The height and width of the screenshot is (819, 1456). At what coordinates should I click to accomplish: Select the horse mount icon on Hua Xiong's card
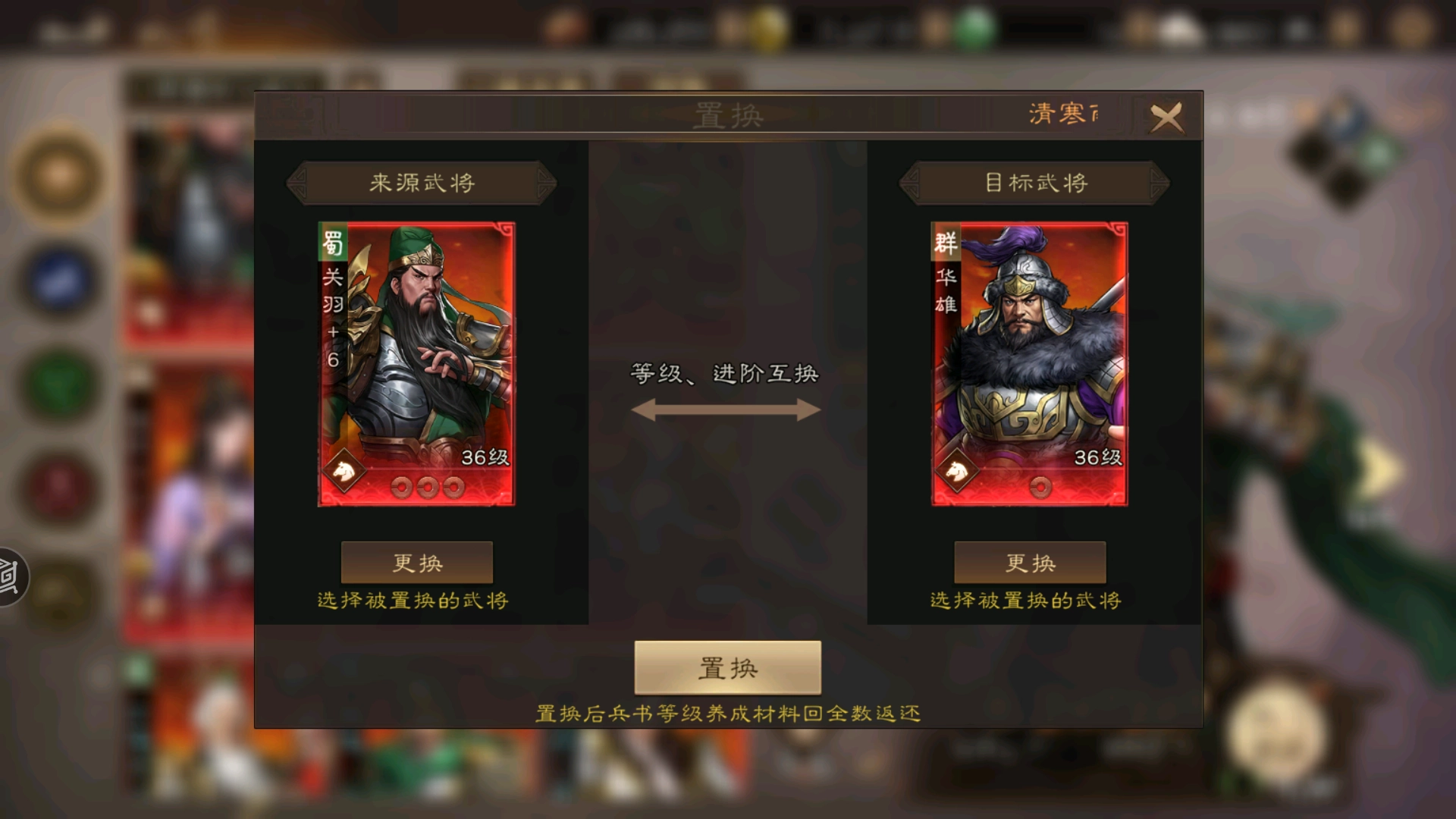coord(955,471)
